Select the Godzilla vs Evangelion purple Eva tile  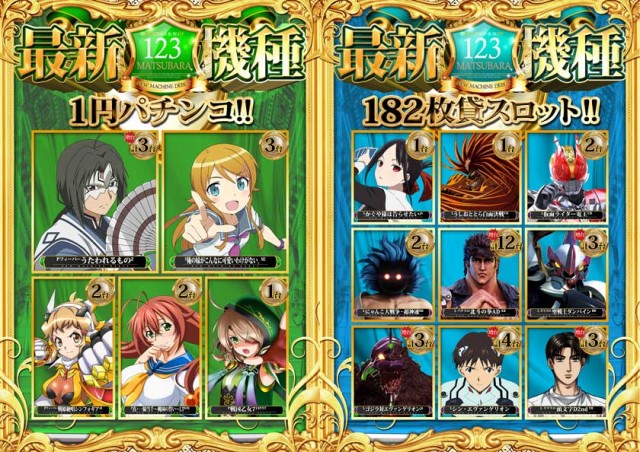pos(393,366)
